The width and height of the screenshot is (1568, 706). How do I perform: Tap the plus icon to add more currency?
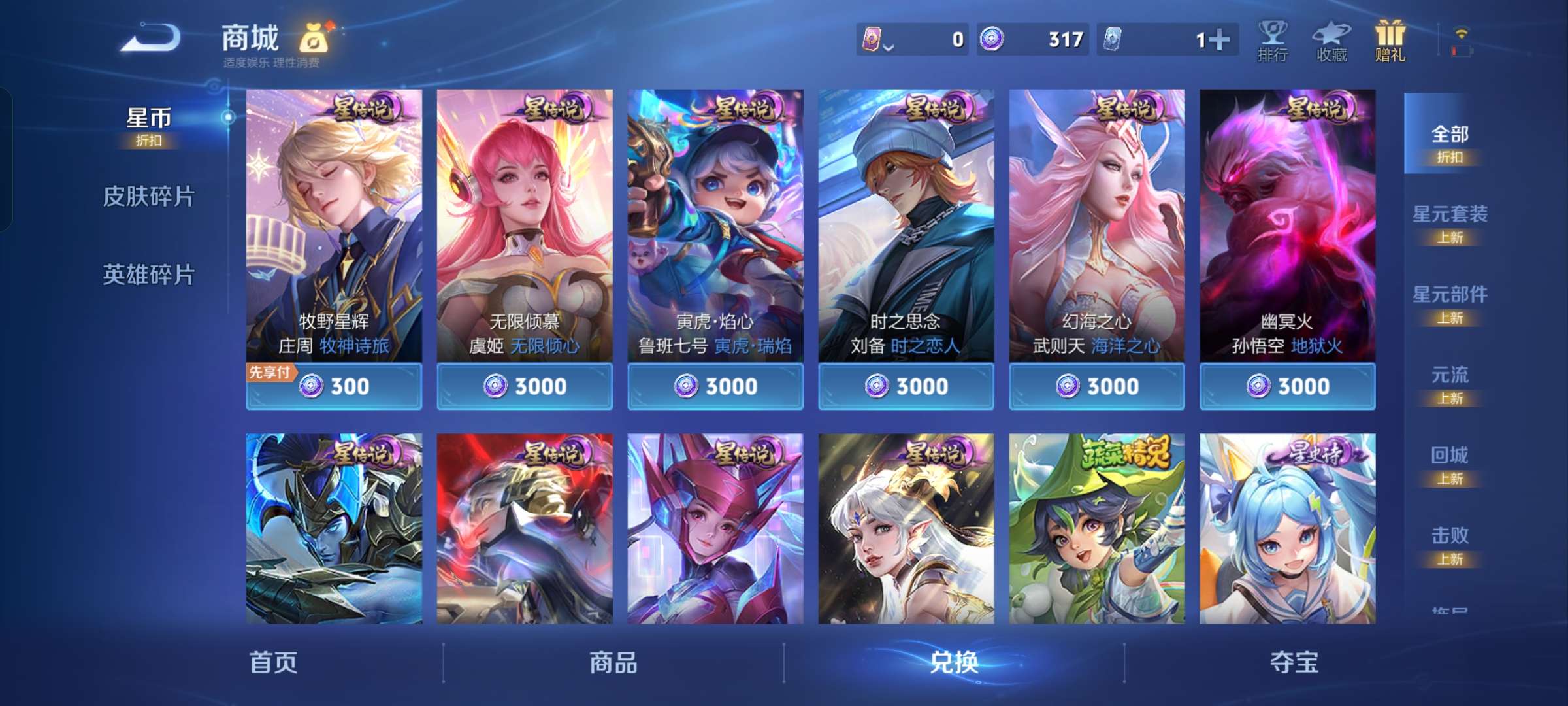tap(1220, 39)
